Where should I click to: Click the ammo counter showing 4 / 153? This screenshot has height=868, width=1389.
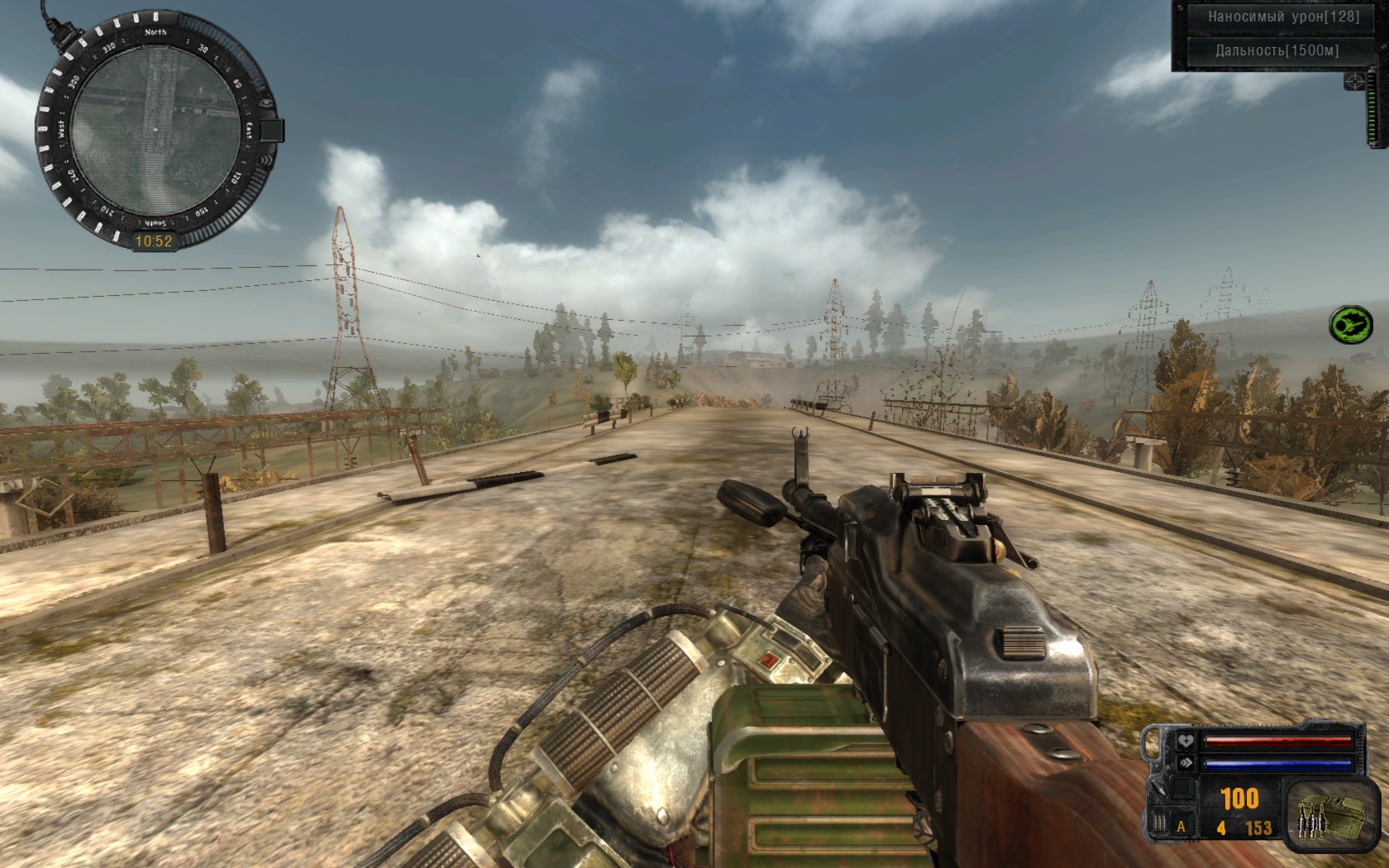(1243, 826)
